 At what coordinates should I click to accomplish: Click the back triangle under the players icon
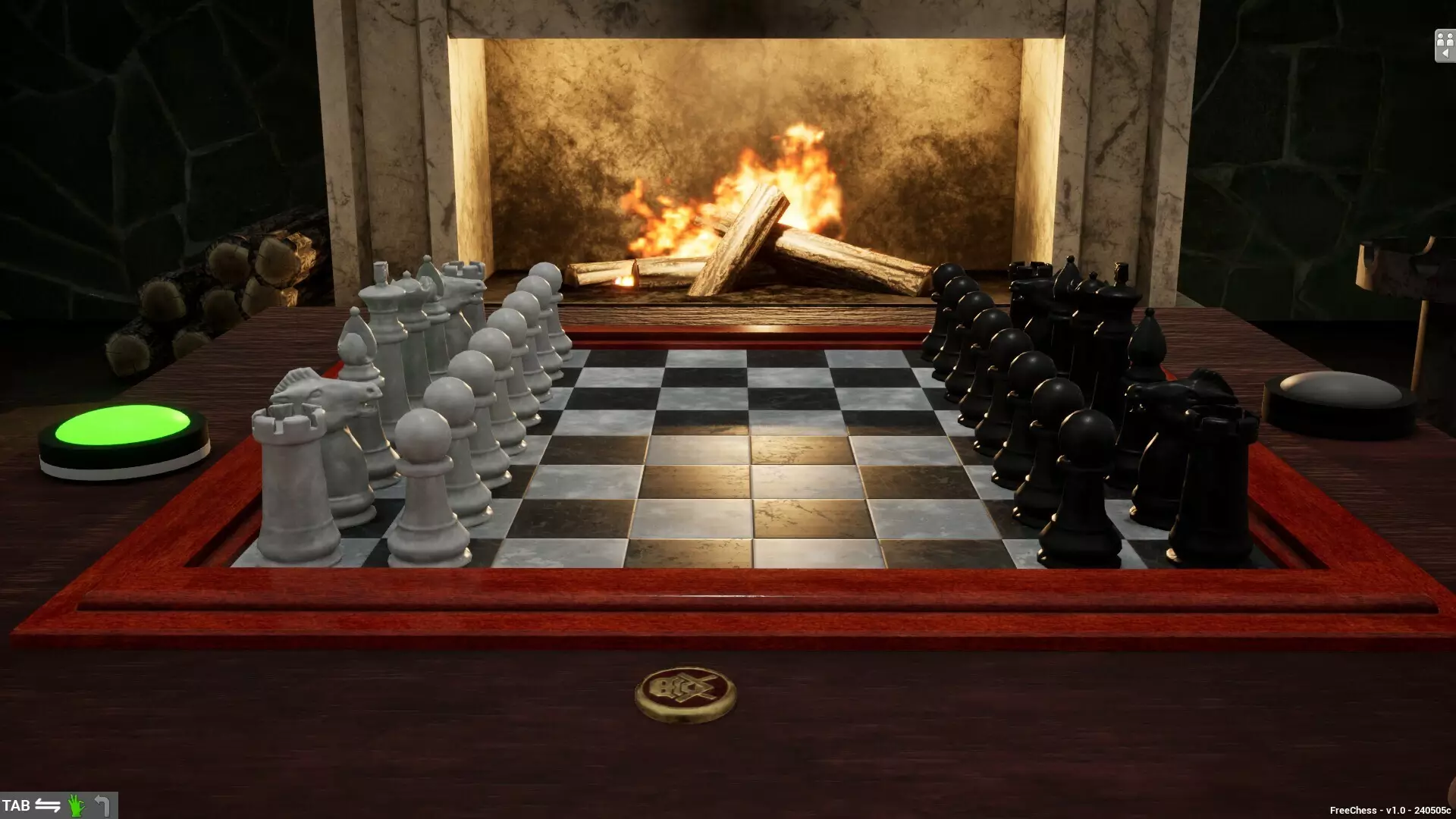[1445, 52]
